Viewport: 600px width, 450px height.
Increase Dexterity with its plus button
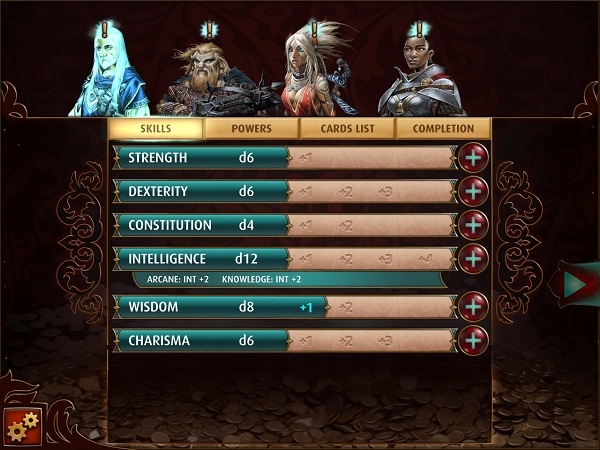pos(473,191)
